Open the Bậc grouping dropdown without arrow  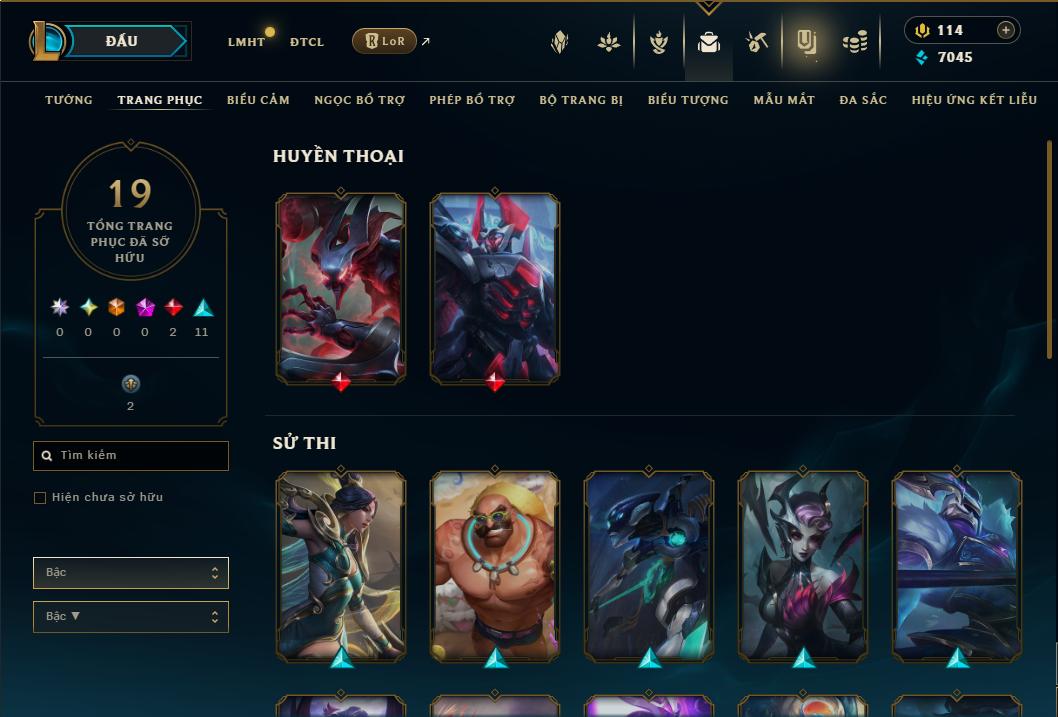pos(131,573)
